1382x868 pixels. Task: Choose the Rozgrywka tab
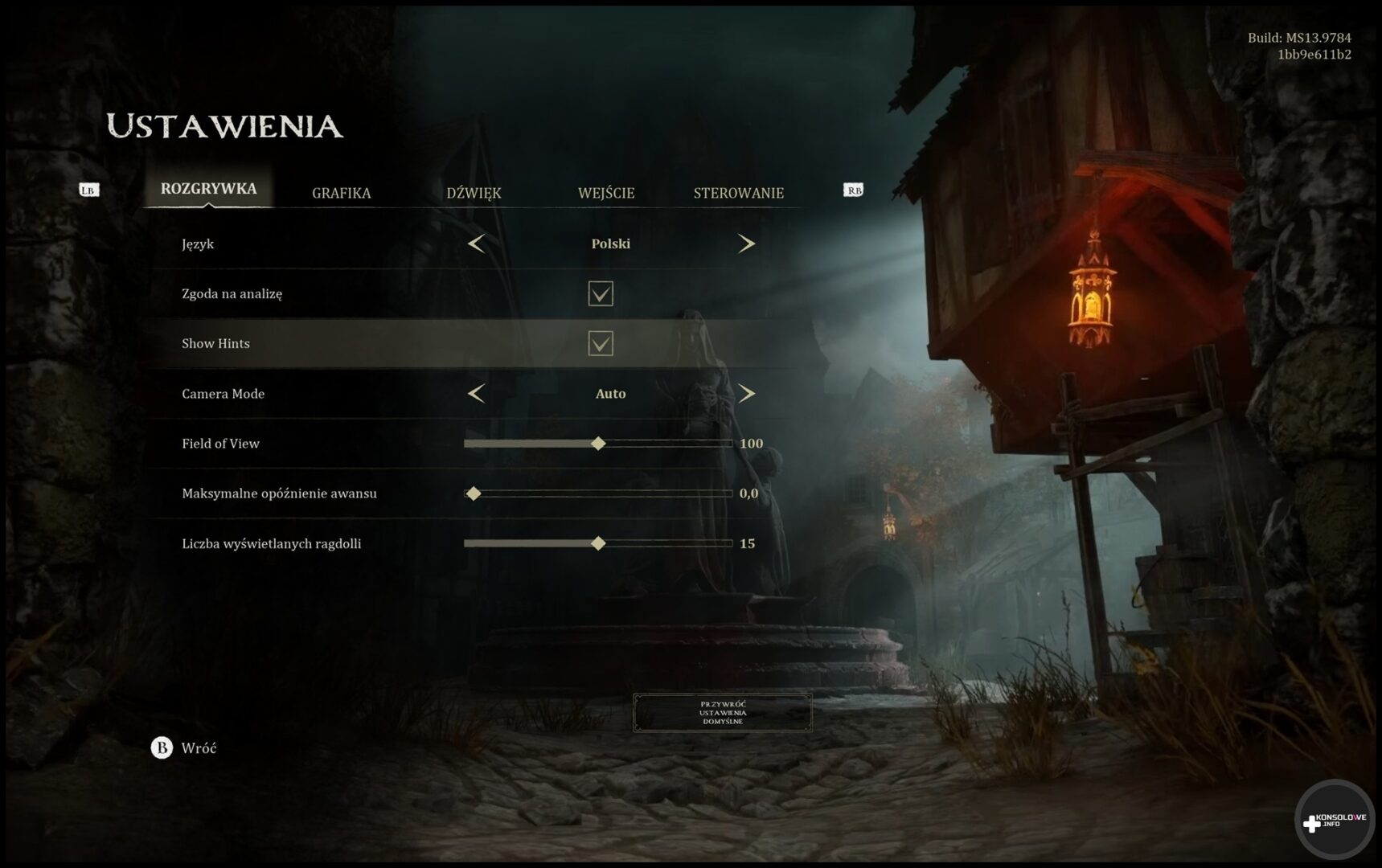[208, 189]
